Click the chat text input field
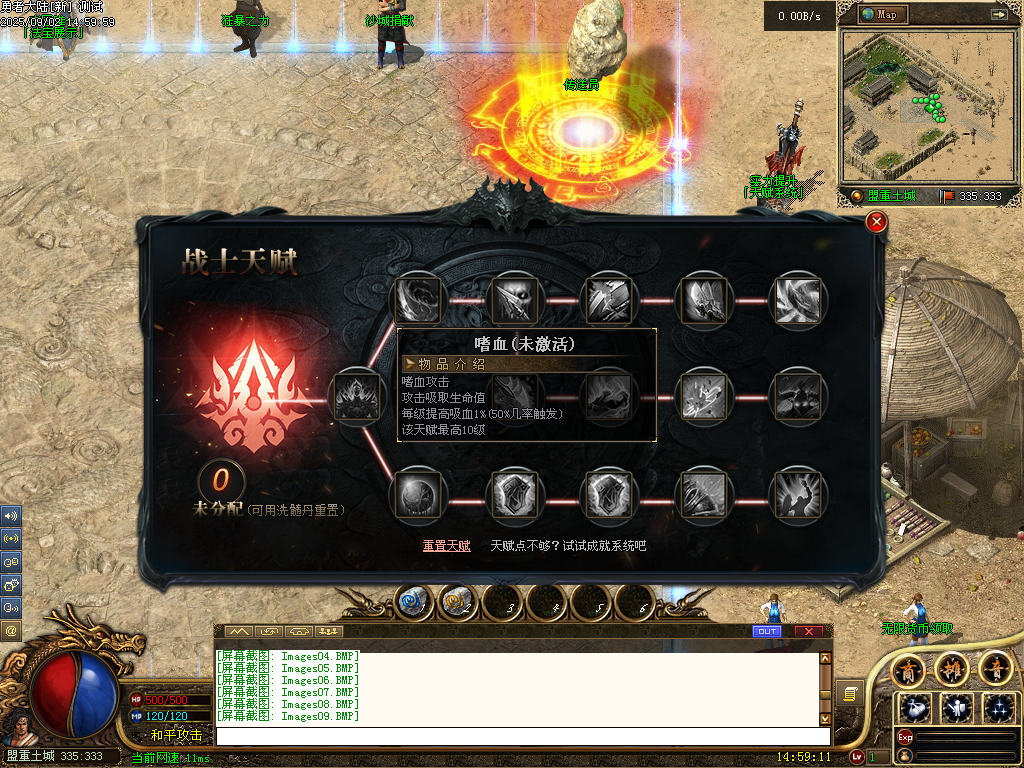Image resolution: width=1024 pixels, height=768 pixels. [x=520, y=736]
